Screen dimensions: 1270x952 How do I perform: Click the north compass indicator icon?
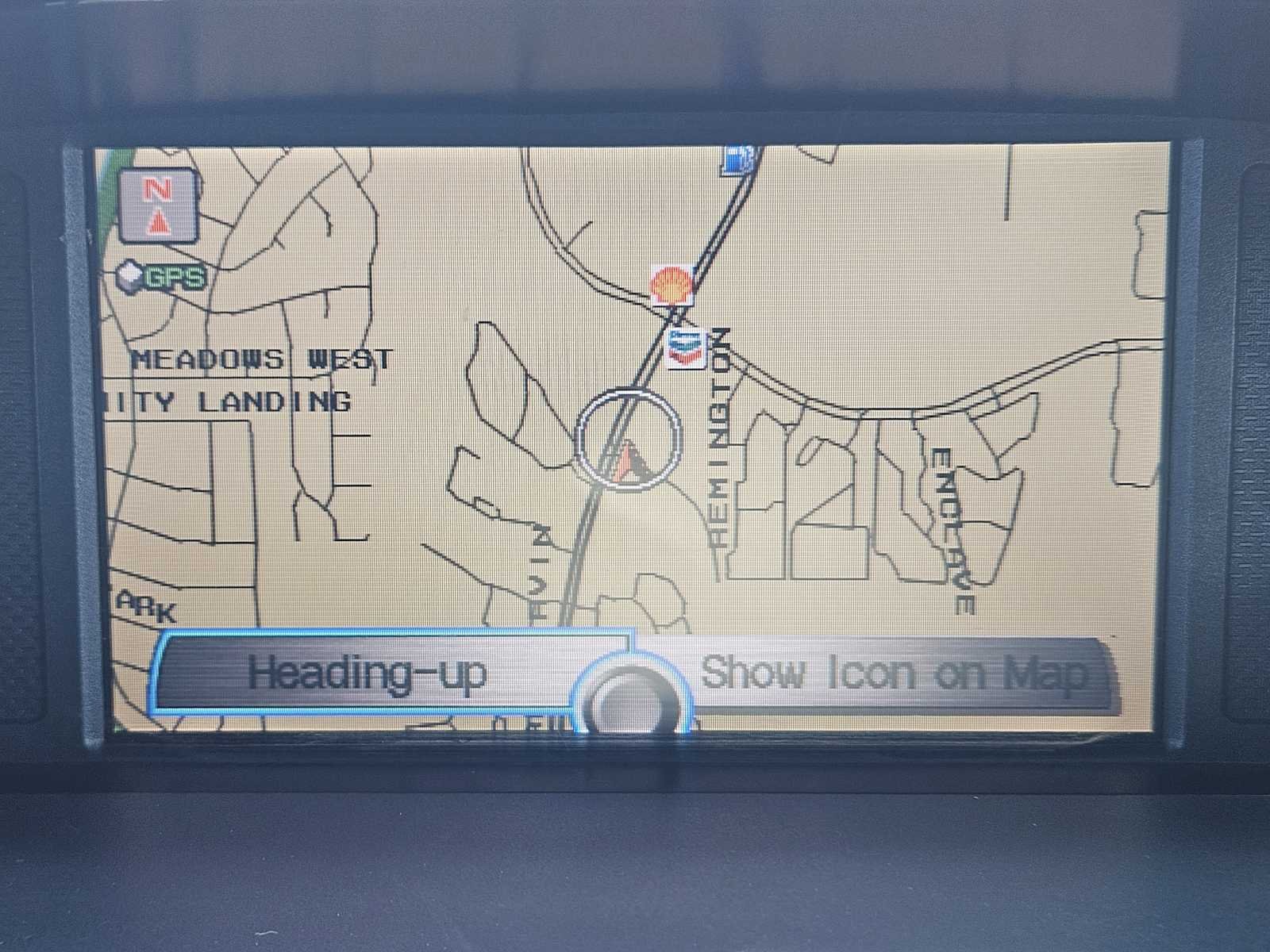coord(158,205)
